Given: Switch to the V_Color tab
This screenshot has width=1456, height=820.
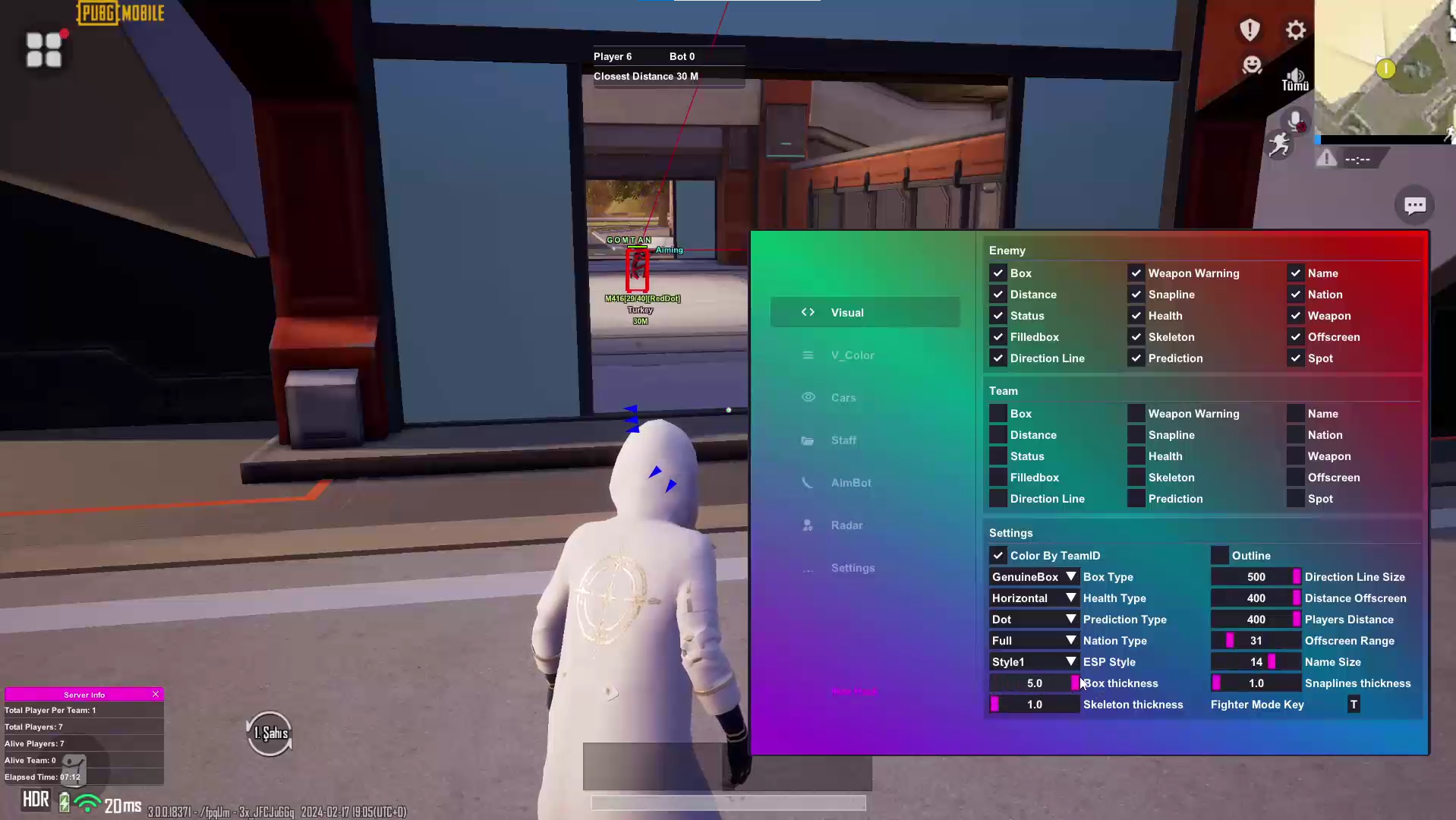Looking at the screenshot, I should tap(852, 355).
